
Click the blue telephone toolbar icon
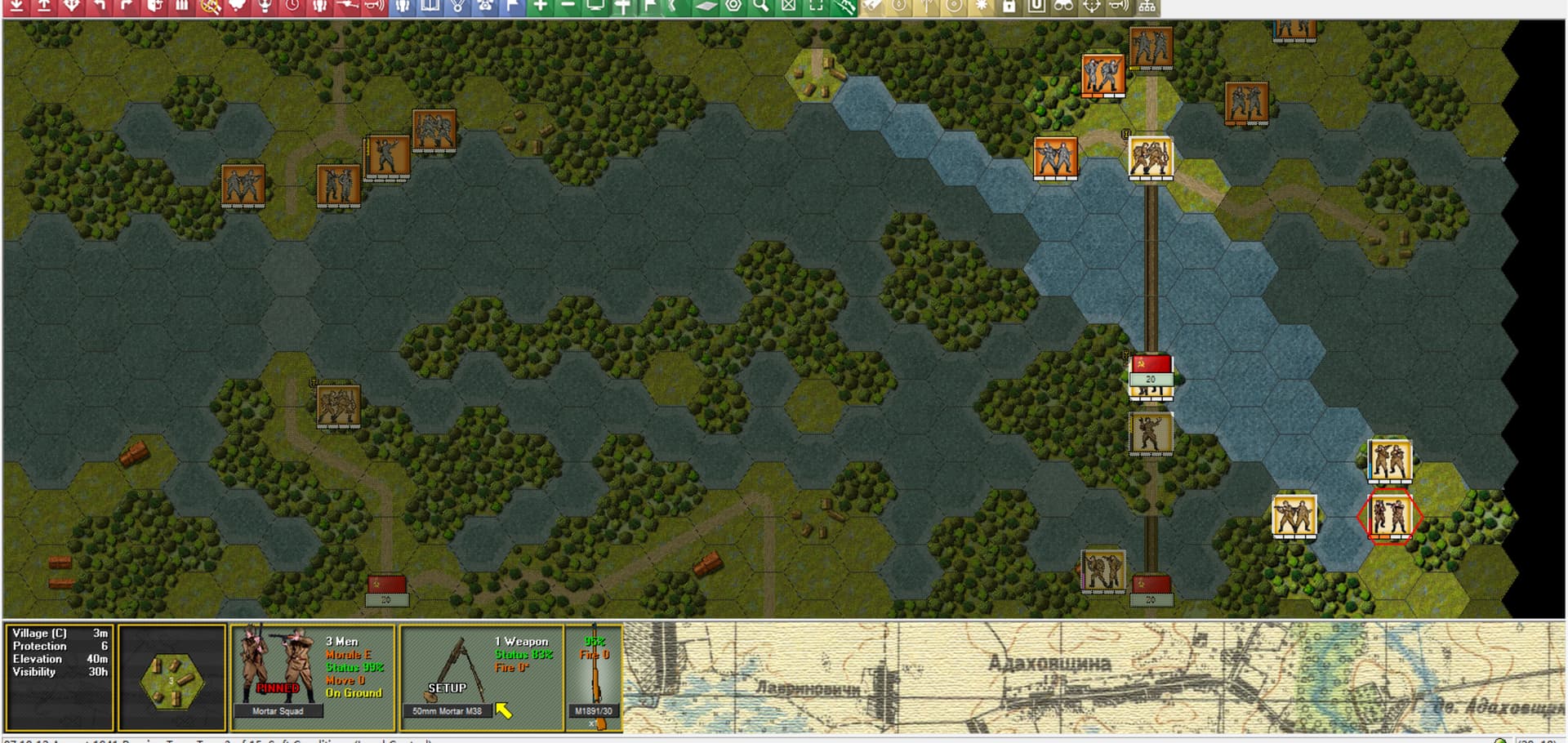pyautogui.click(x=486, y=7)
